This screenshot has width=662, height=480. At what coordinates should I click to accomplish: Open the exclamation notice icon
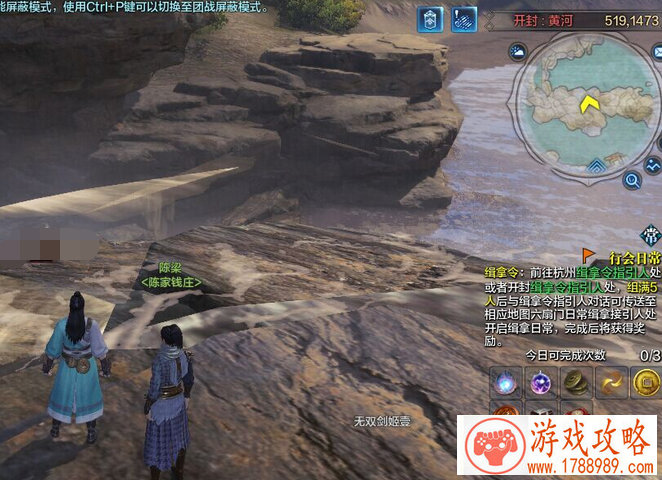(x=463, y=18)
